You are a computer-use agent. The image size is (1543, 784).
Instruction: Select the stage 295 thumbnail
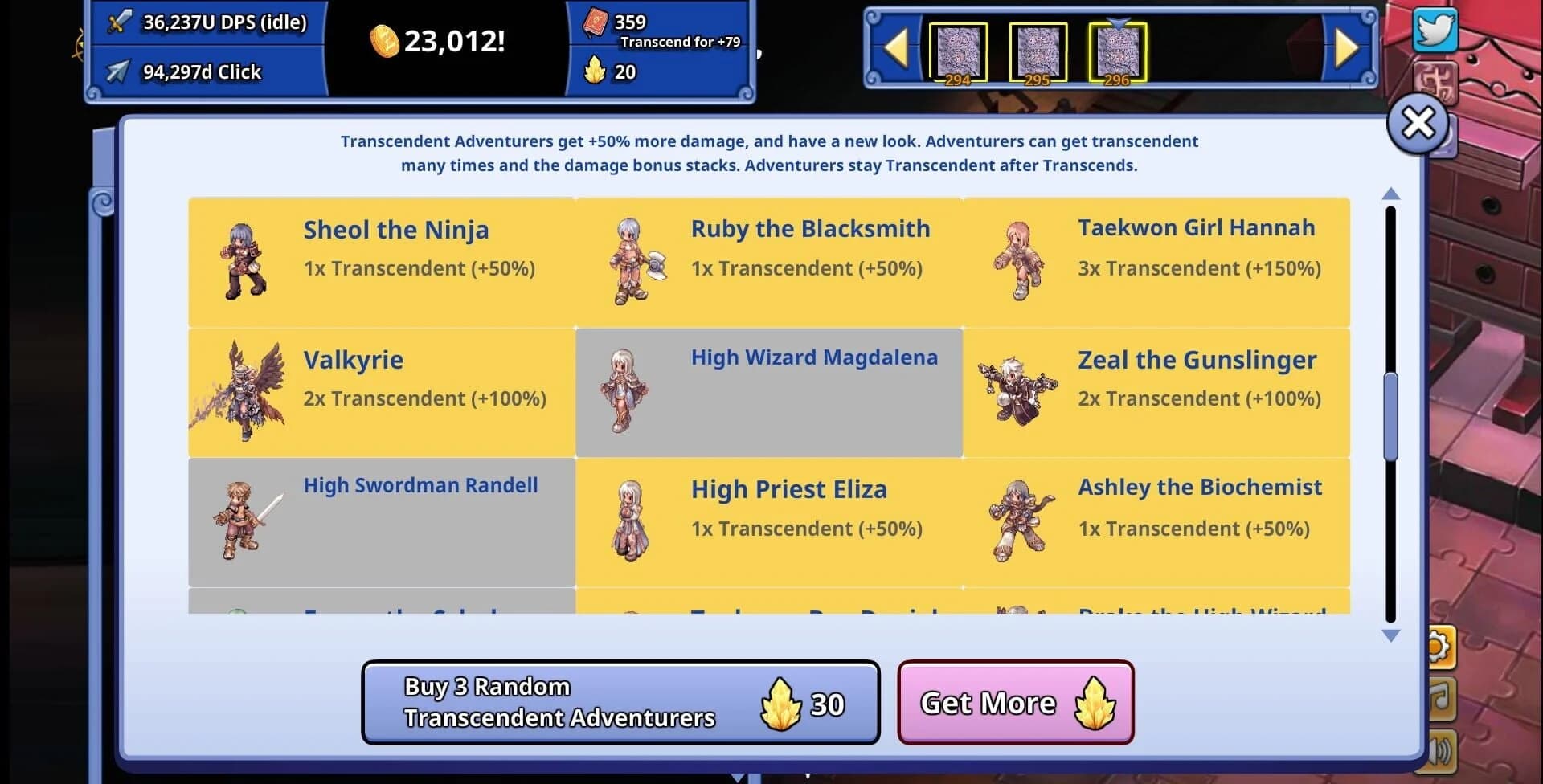(x=1039, y=51)
